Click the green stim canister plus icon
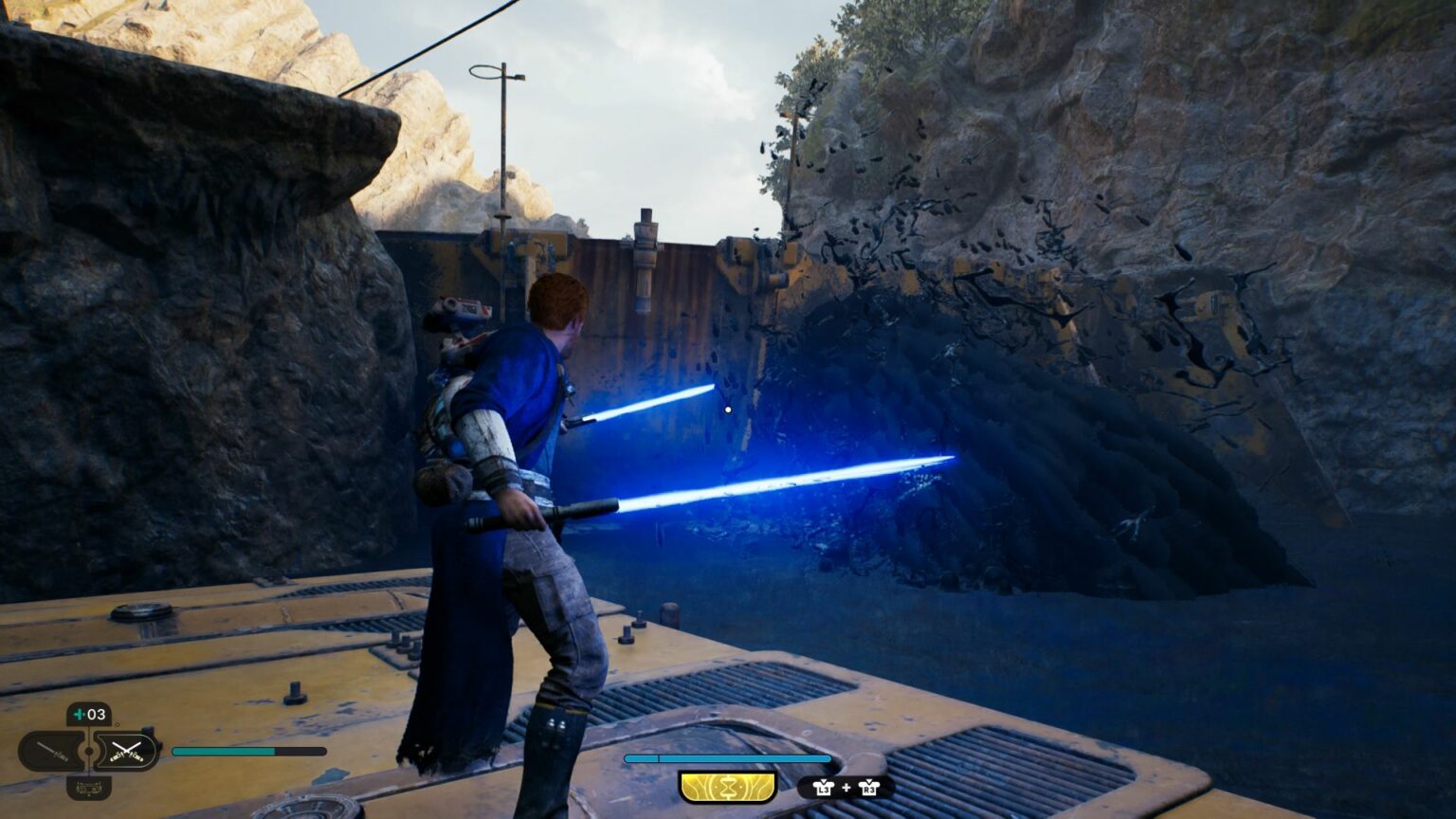1456x819 pixels. click(78, 712)
